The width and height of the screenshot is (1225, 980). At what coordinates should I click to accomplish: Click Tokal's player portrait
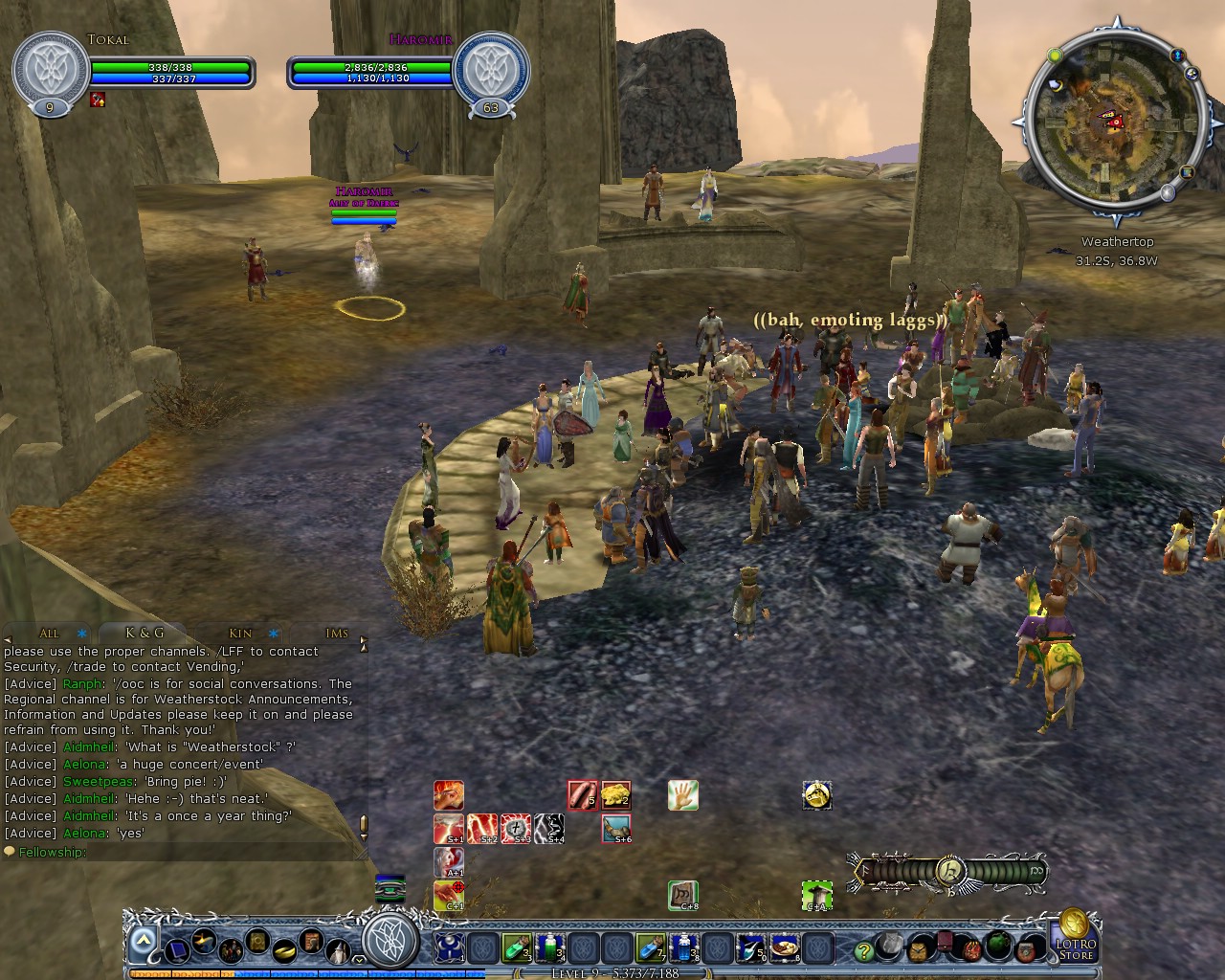pyautogui.click(x=50, y=70)
